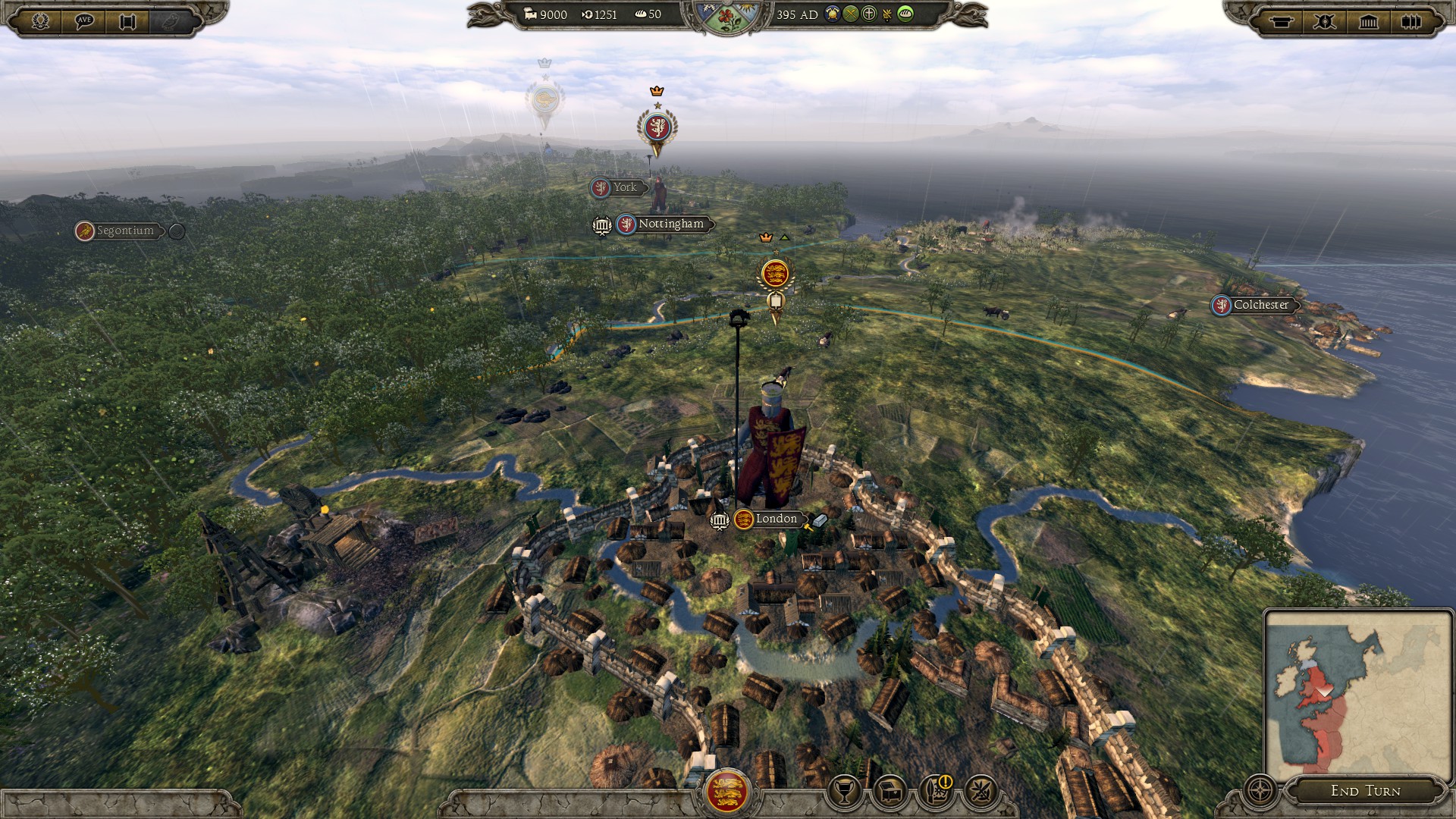Select the Nottingham settlement label
The image size is (1456, 819).
point(670,224)
